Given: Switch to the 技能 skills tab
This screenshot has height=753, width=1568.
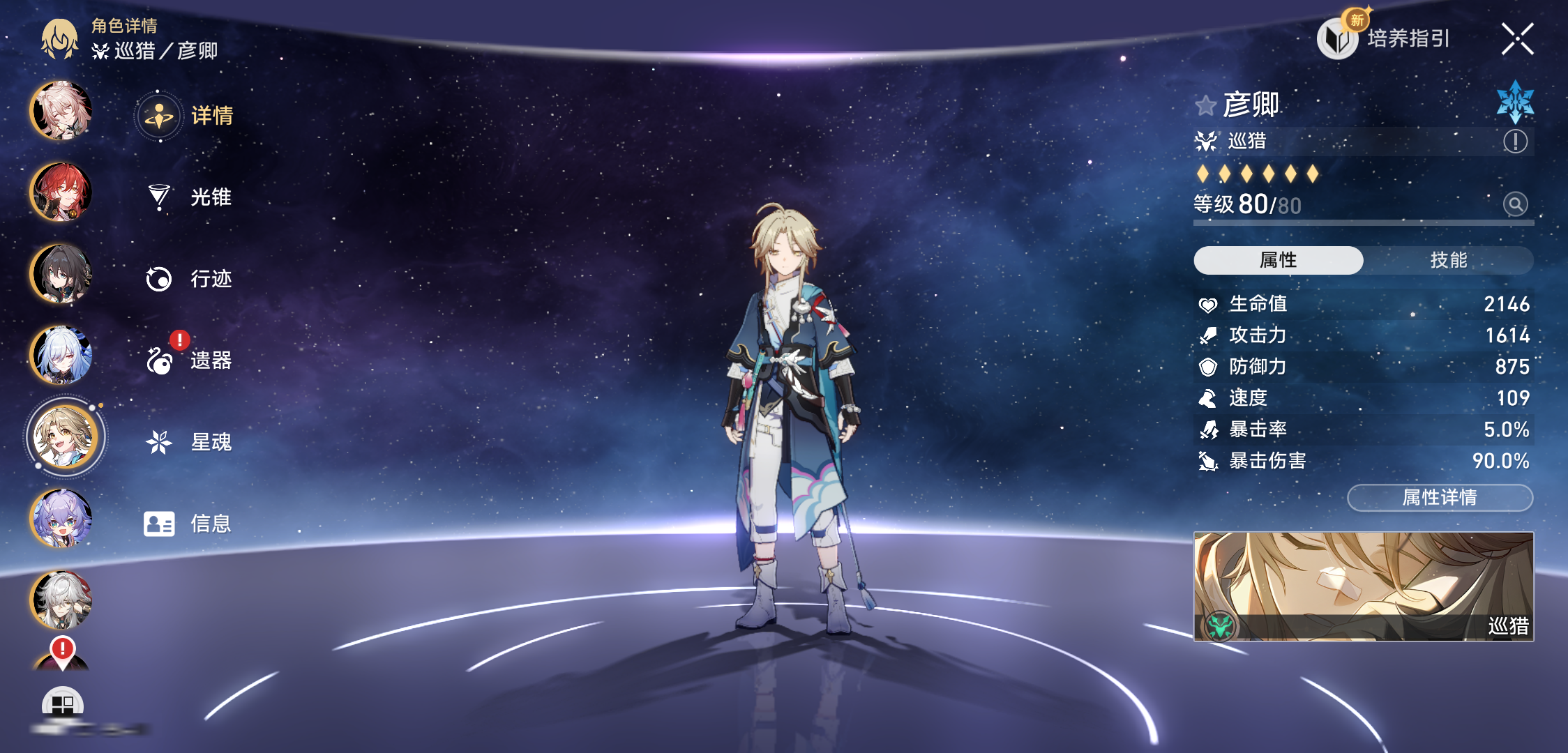Looking at the screenshot, I should coord(1448,260).
